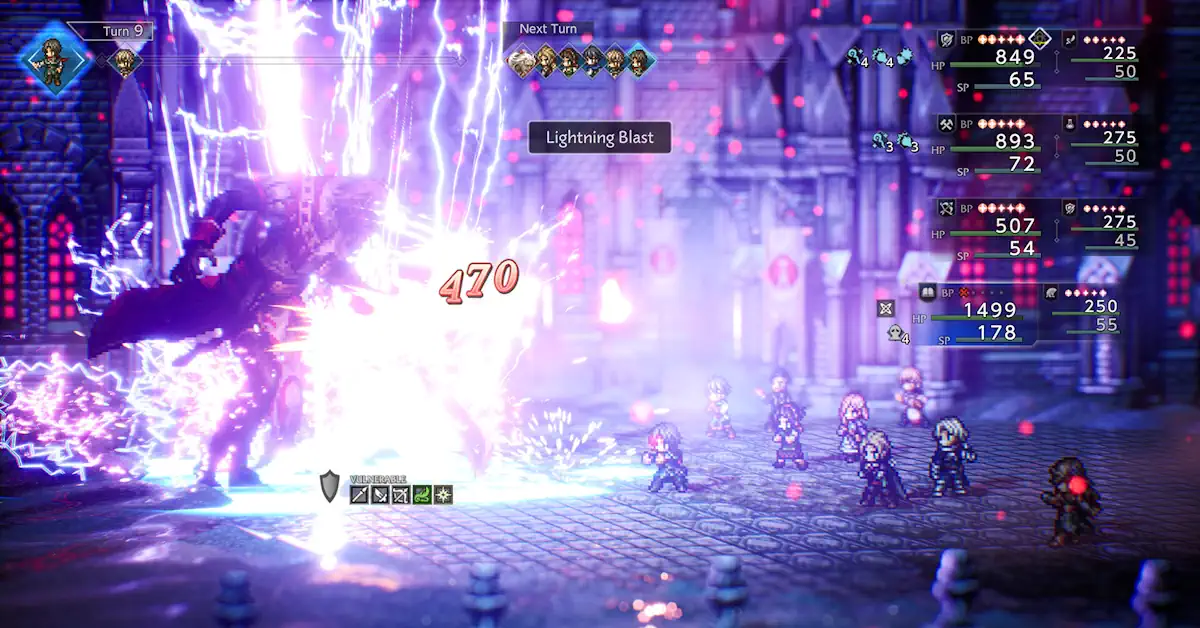Choose the bow weakness icon

pyautogui.click(x=402, y=494)
